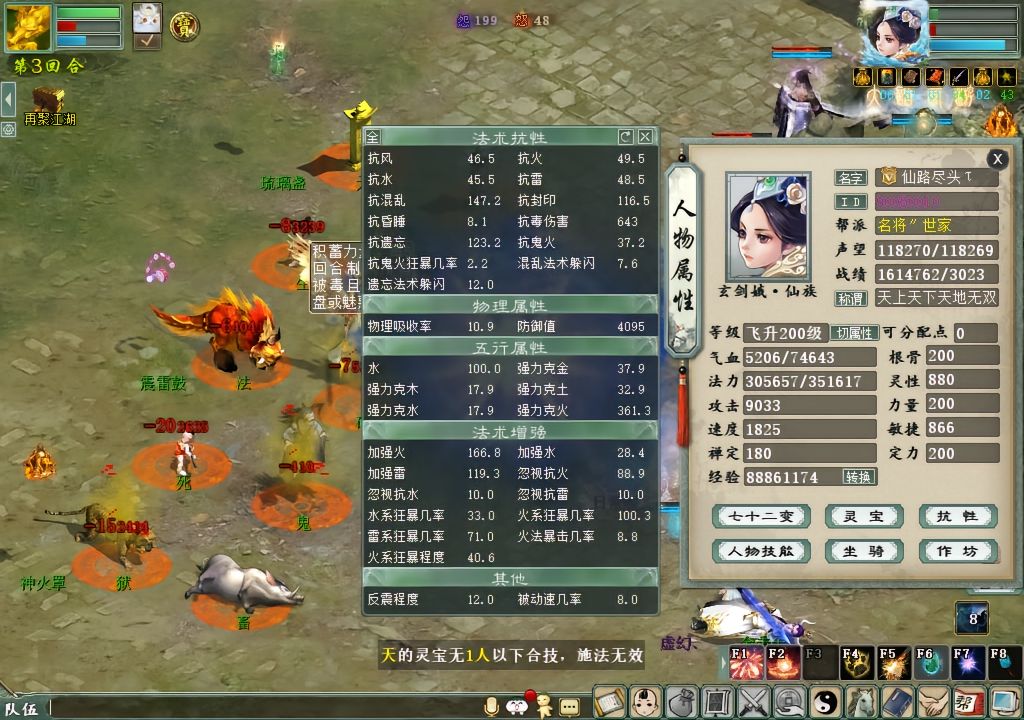This screenshot has height=720, width=1024.
Task: Close the 法术抗性 resistance window
Action: (646, 137)
